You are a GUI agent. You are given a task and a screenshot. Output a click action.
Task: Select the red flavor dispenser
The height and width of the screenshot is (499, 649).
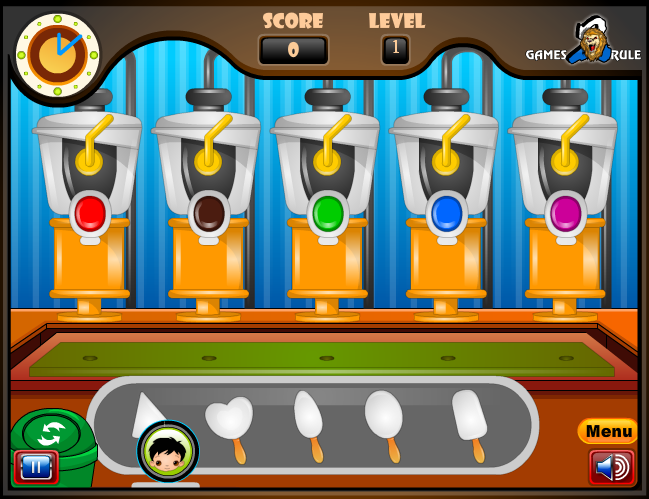90,212
